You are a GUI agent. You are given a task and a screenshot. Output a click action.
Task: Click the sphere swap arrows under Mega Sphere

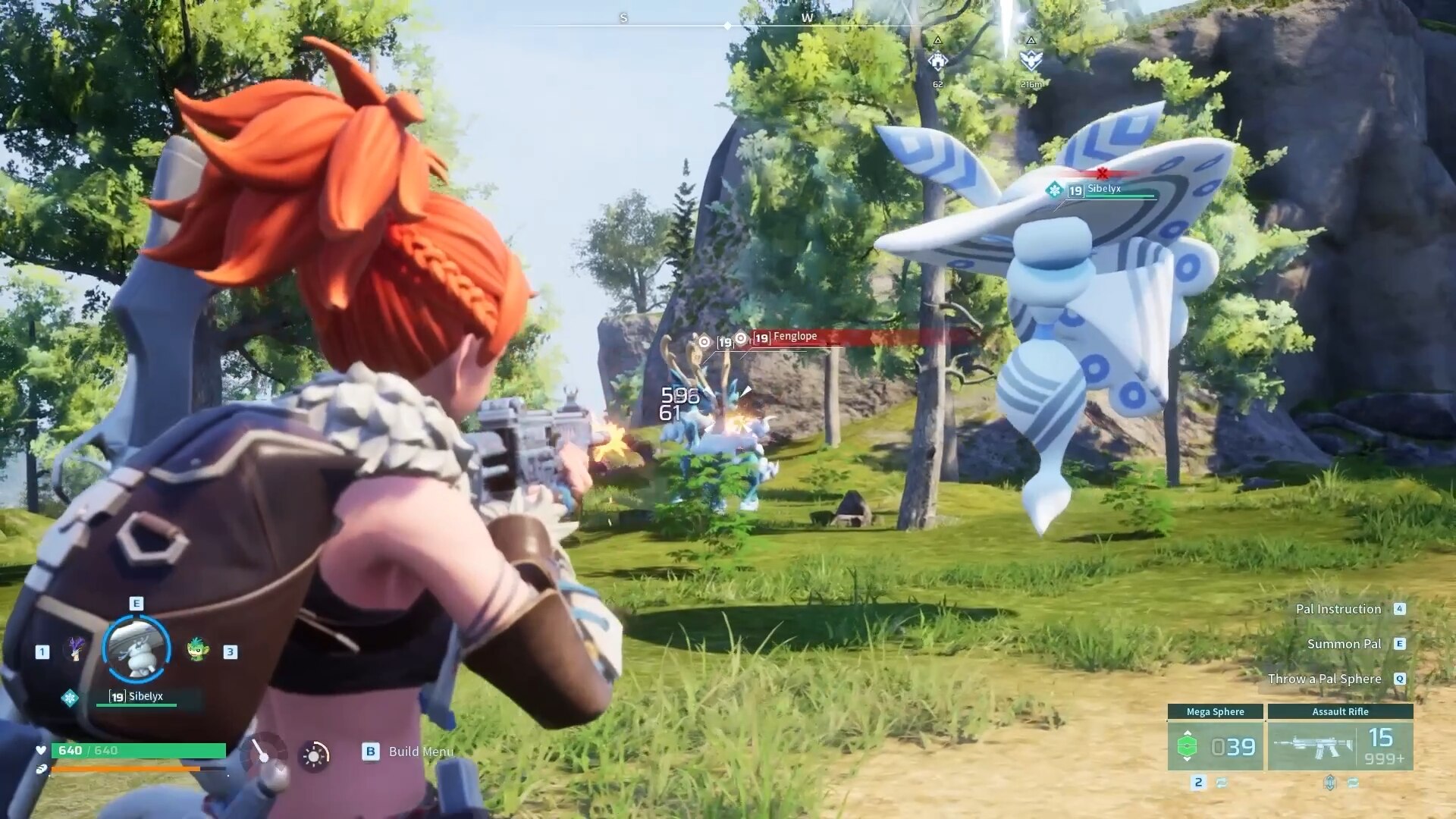tap(1222, 783)
